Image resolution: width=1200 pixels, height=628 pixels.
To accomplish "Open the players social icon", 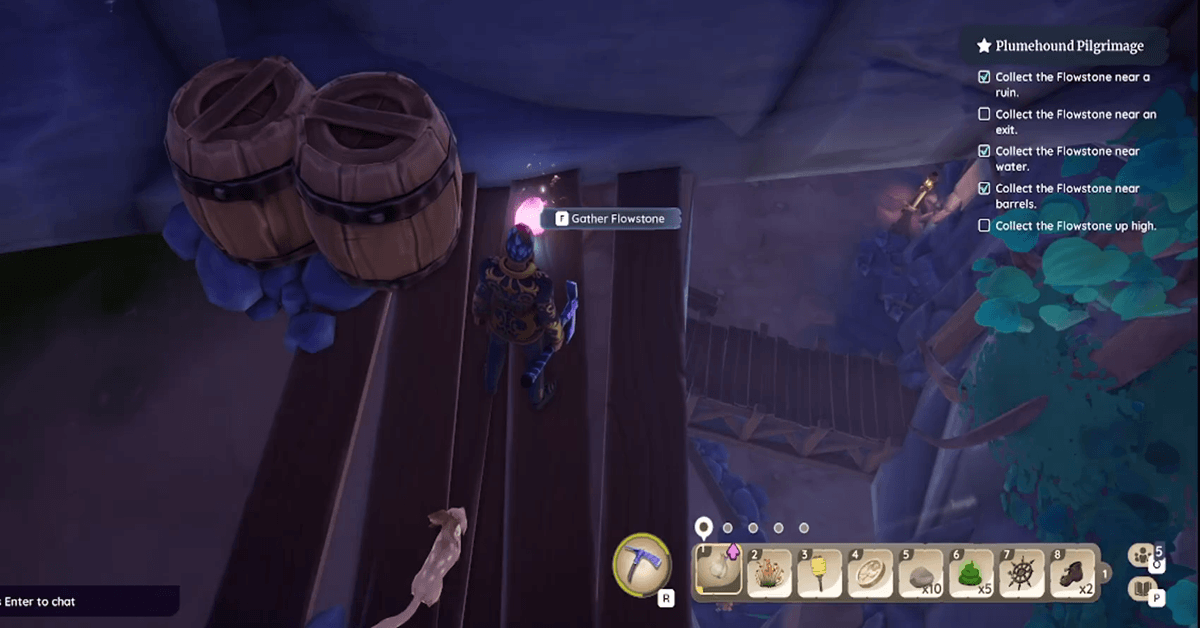I will [x=1141, y=555].
